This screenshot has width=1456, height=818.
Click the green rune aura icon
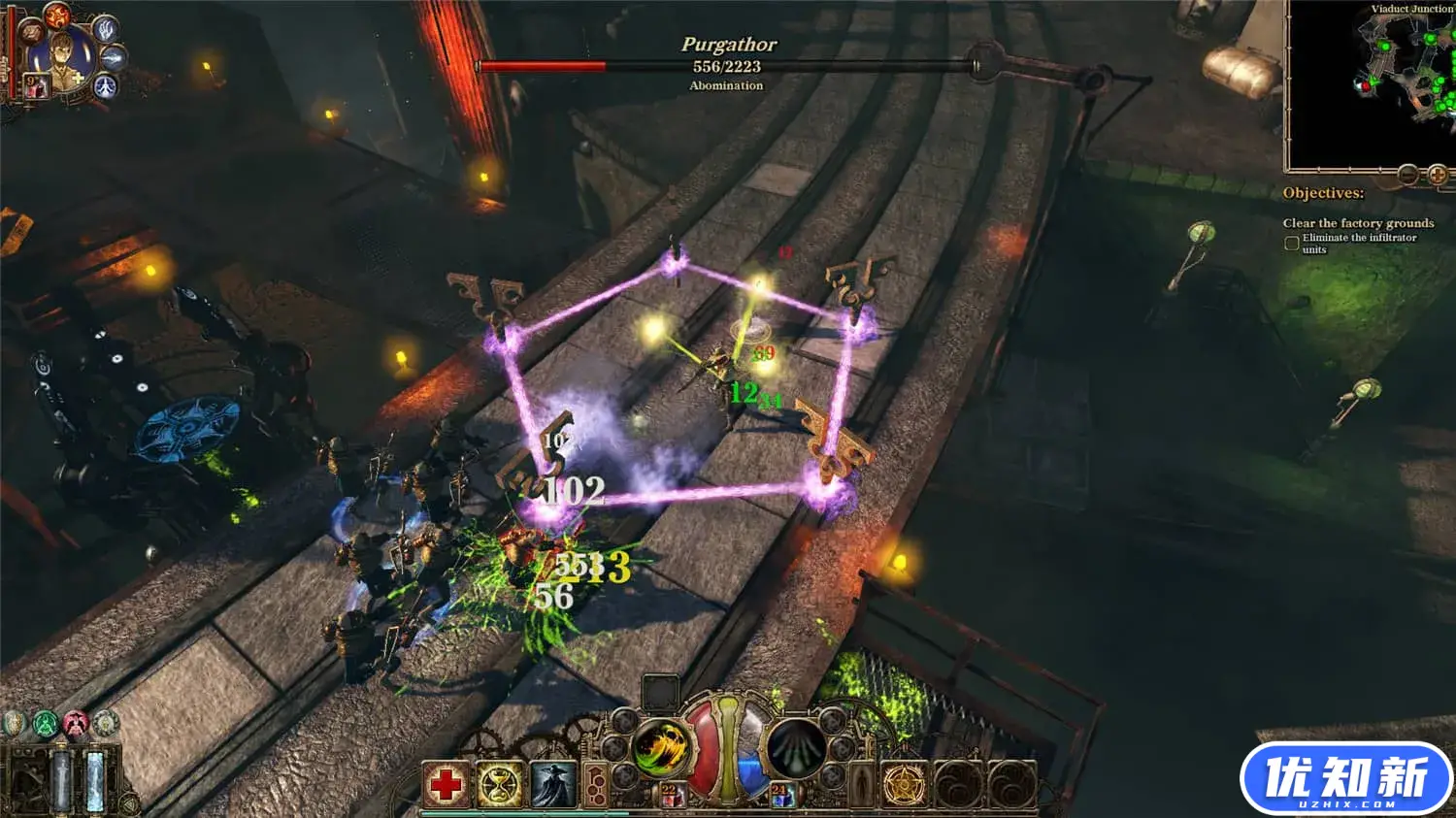tap(45, 724)
